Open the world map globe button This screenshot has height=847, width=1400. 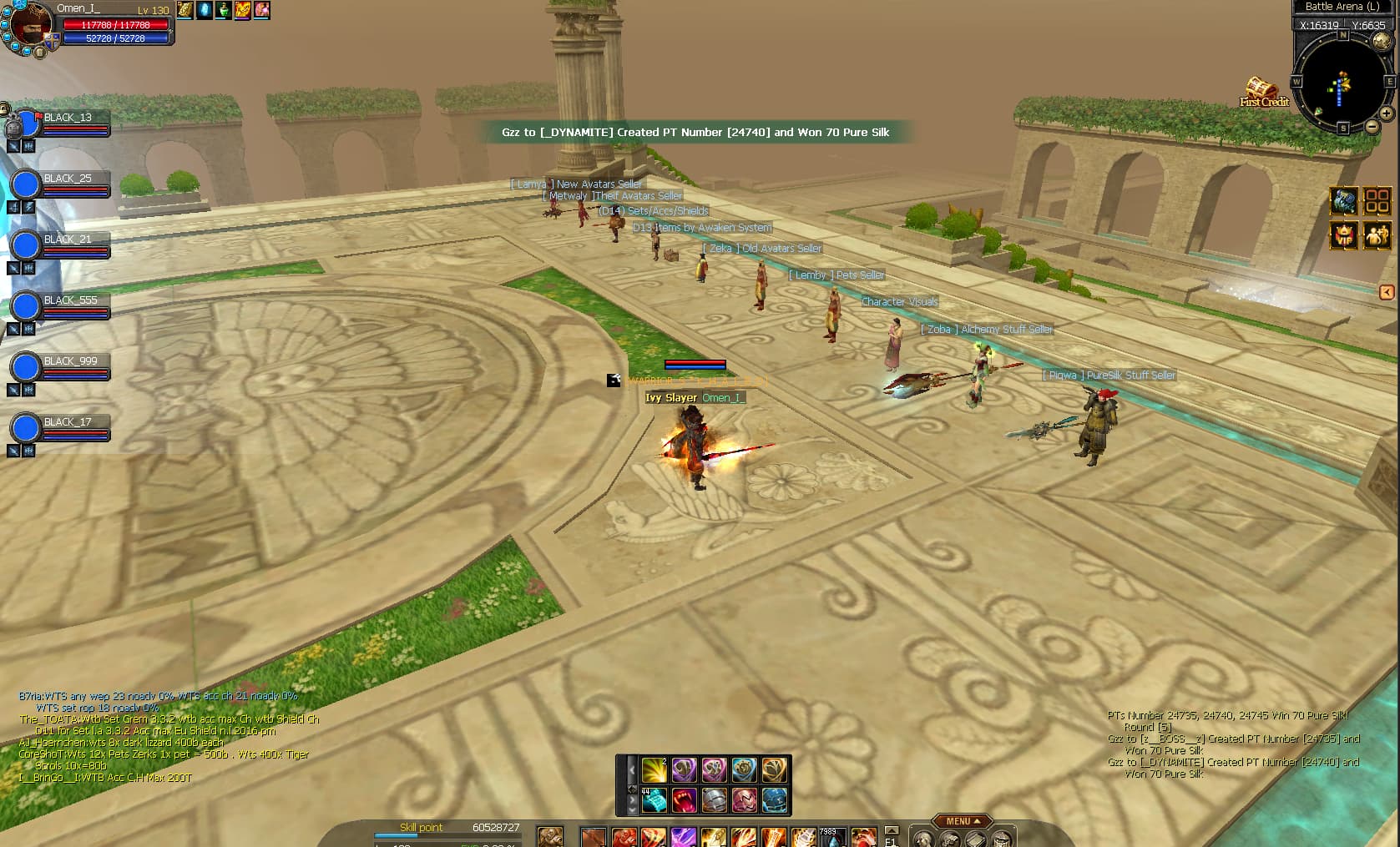tap(1382, 41)
